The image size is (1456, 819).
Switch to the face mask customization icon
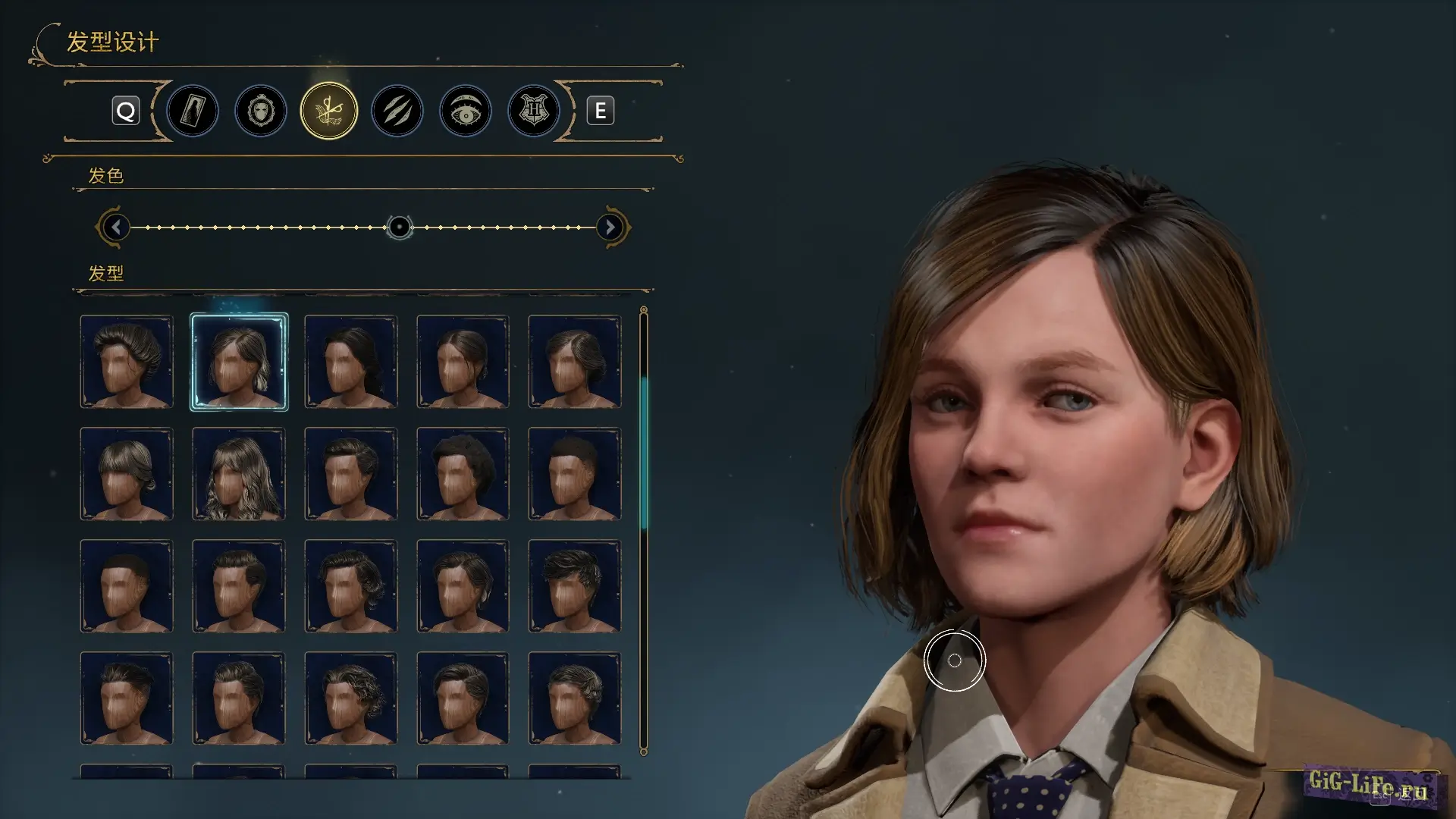(260, 111)
